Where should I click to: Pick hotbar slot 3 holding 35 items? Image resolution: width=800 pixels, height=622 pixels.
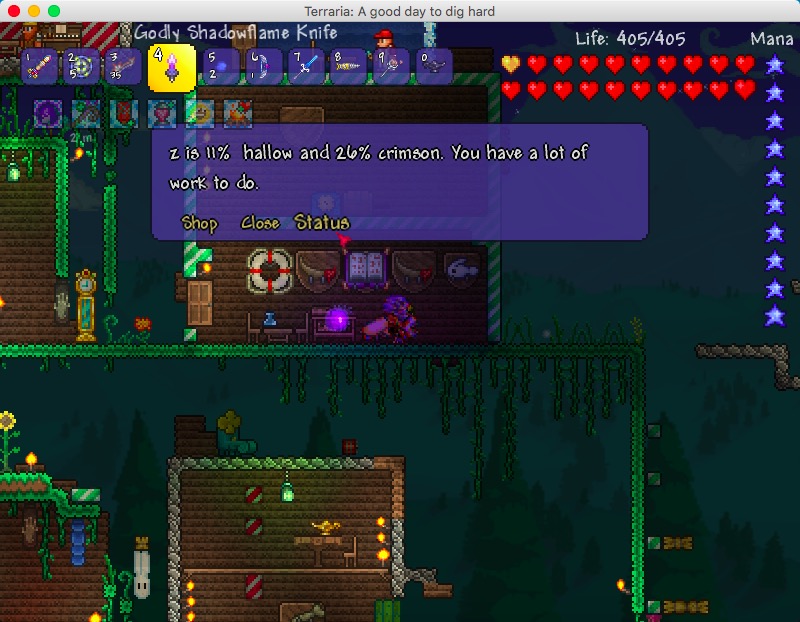(122, 67)
